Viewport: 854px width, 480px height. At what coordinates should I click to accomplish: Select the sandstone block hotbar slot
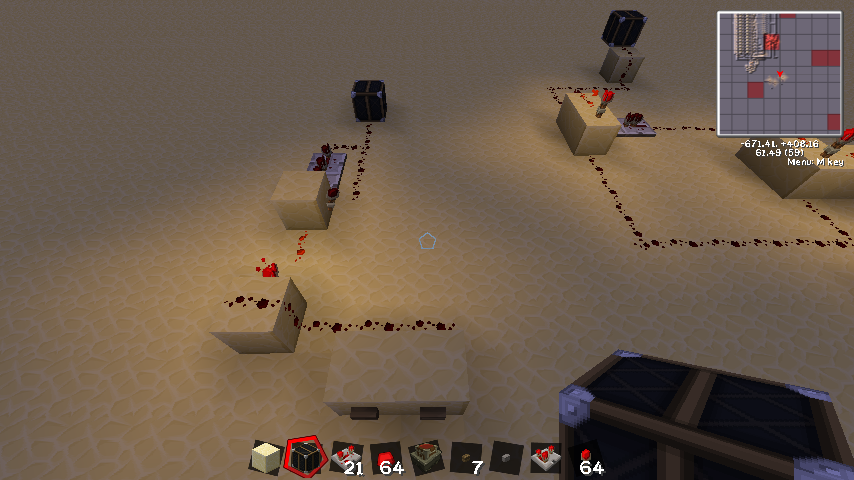click(265, 459)
